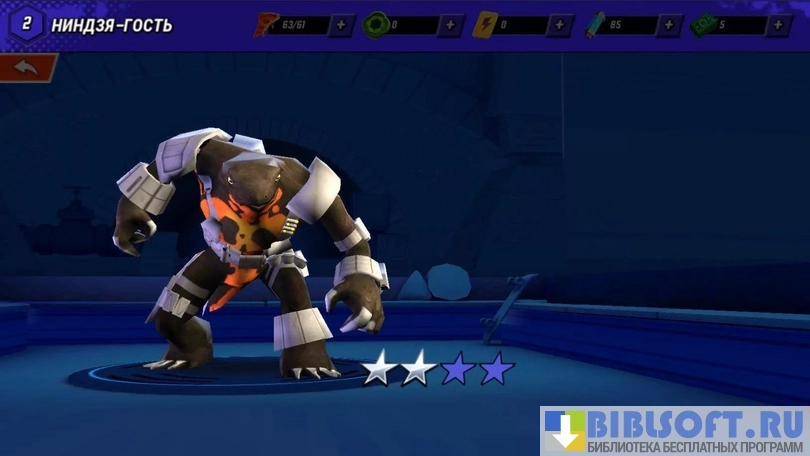Buy more green cash with the plus button
The width and height of the screenshot is (810, 456).
(x=780, y=25)
